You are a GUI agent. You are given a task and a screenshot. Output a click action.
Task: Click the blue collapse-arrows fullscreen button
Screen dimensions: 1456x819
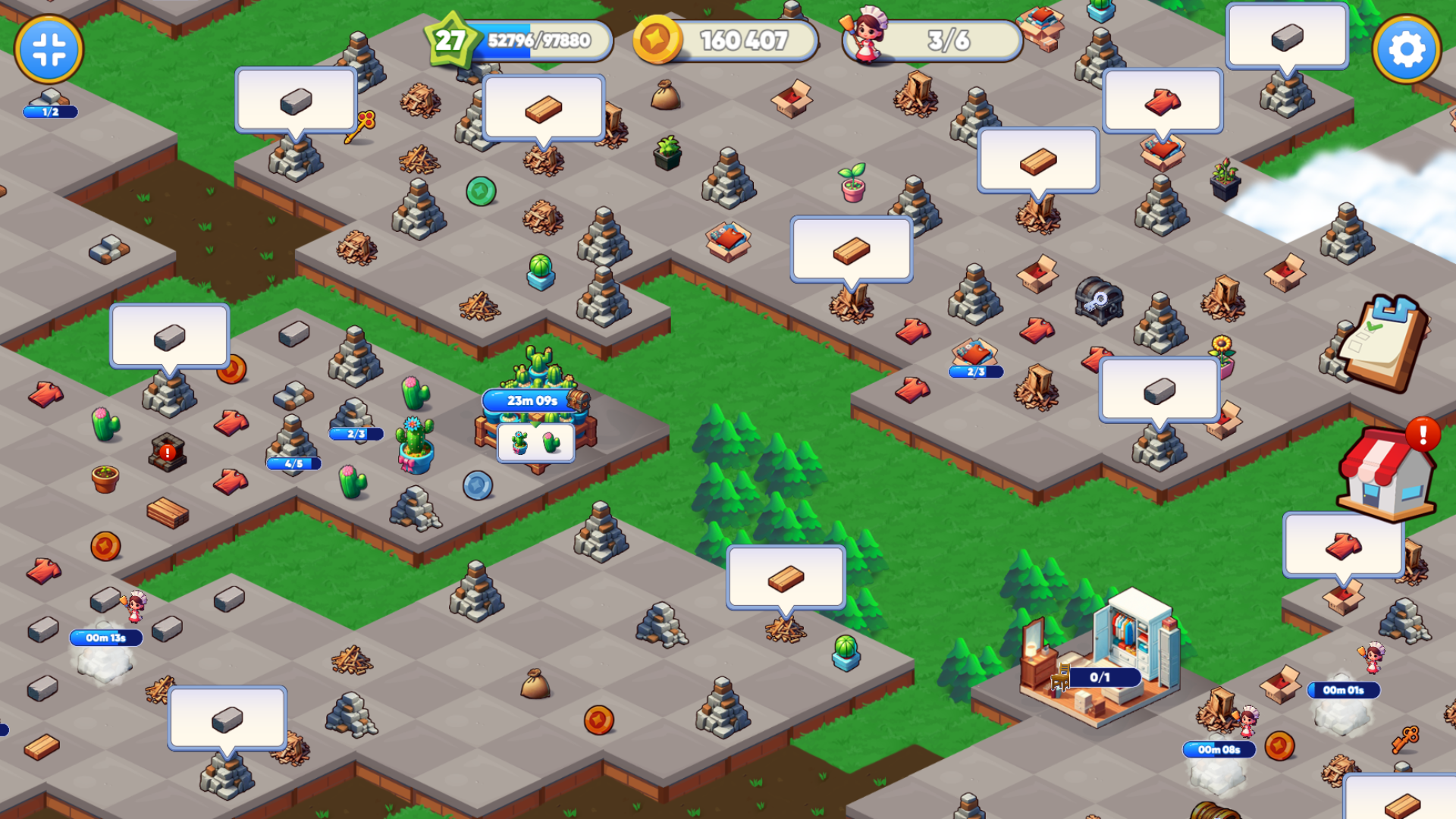49,50
